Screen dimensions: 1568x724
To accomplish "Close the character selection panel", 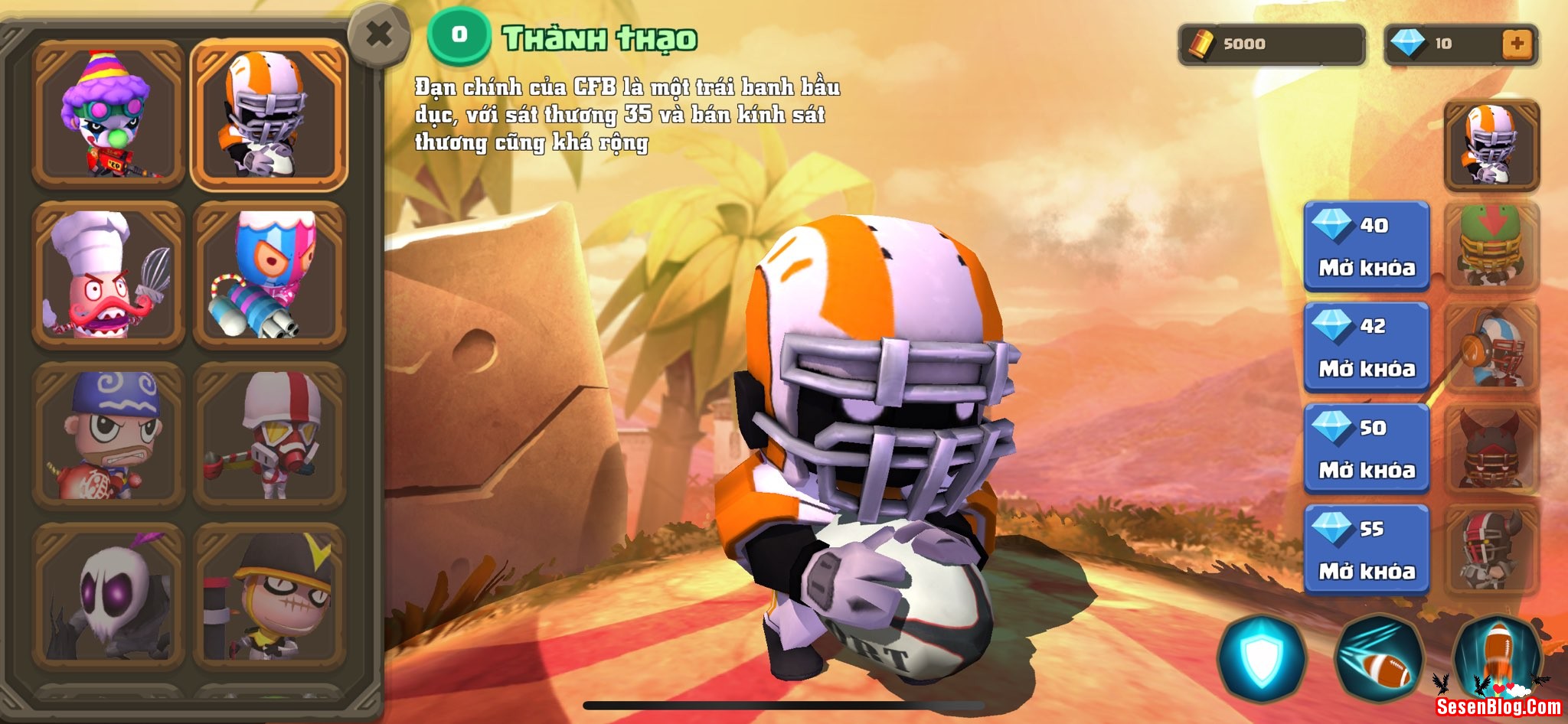I will 378,34.
